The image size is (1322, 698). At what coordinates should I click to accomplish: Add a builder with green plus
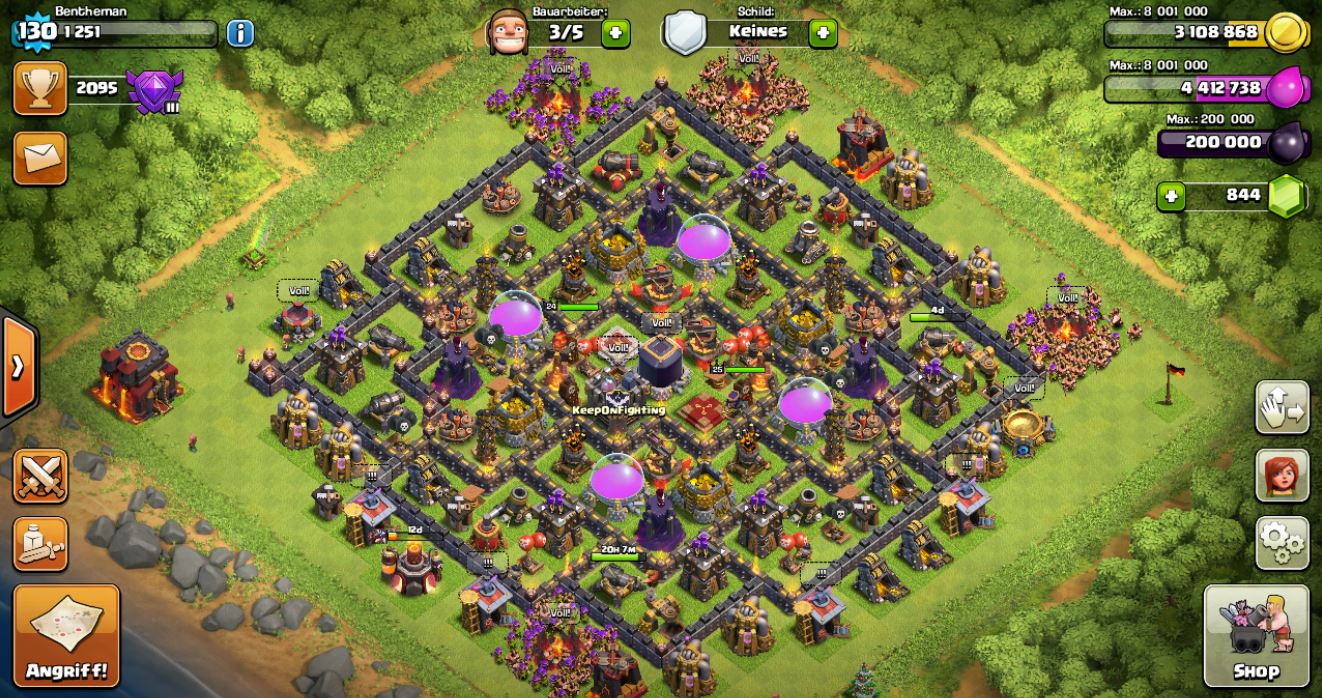coord(616,33)
